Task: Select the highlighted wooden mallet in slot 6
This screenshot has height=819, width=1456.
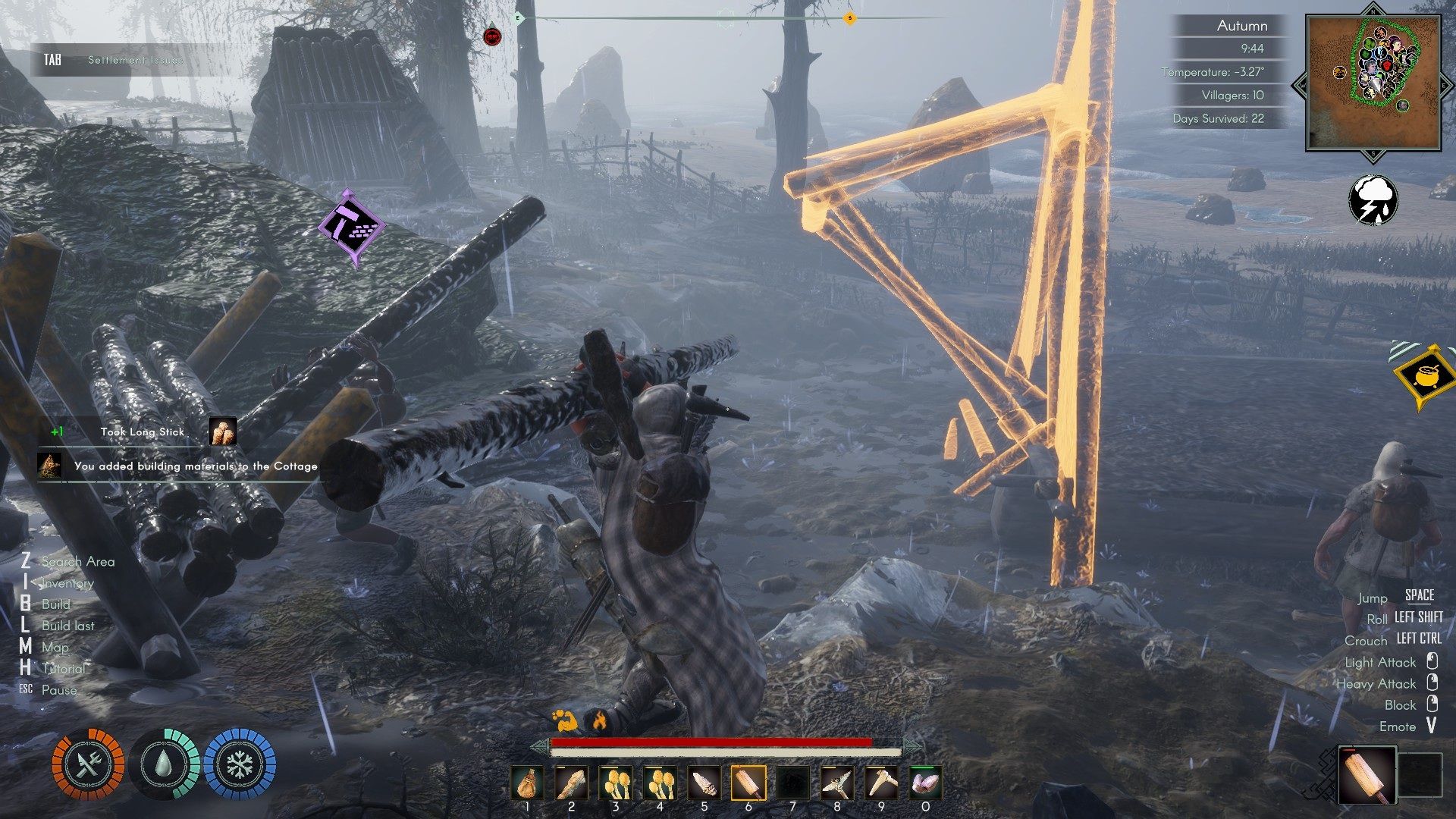Action: tap(748, 783)
